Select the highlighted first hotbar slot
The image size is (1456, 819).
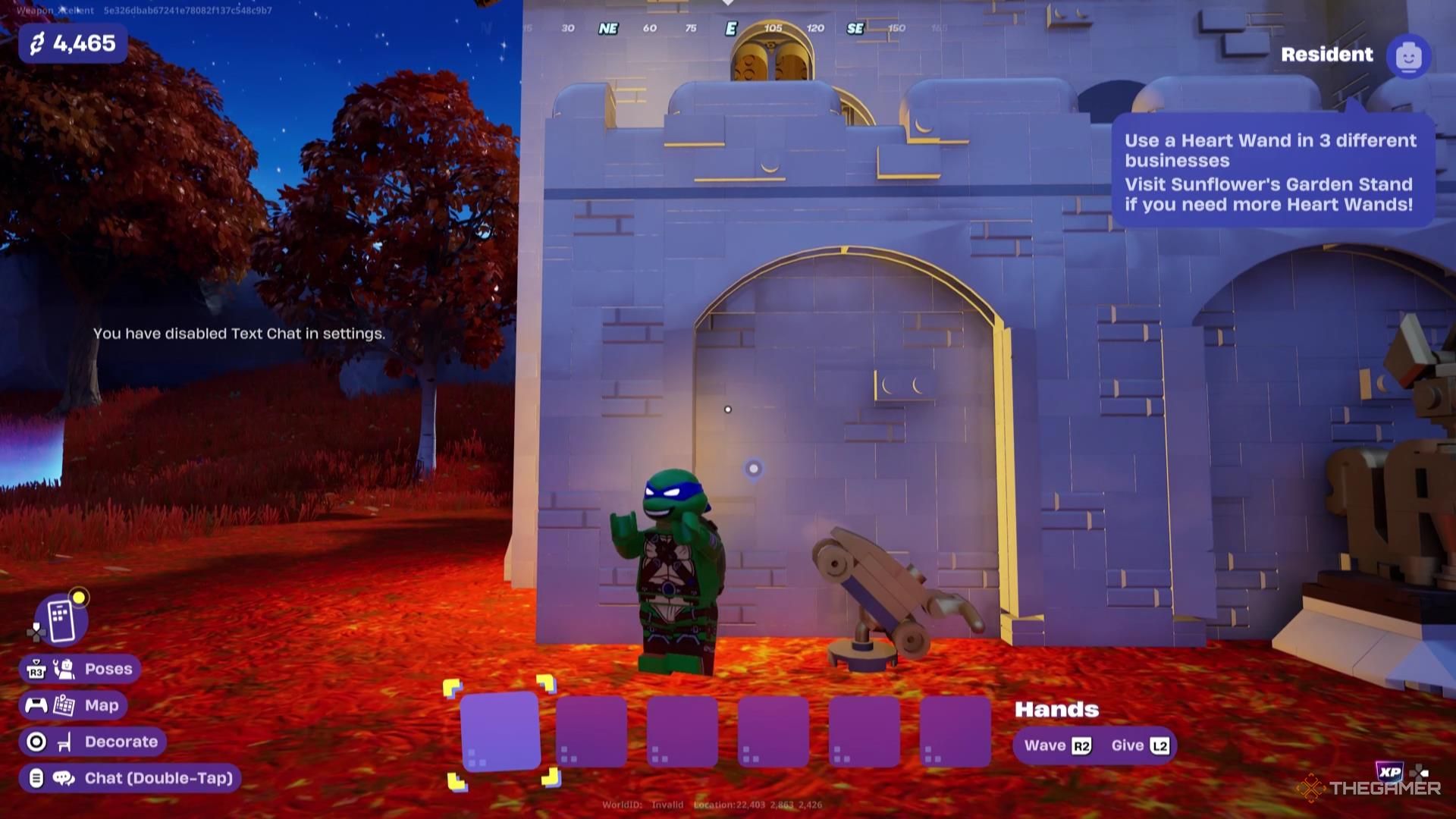500,732
